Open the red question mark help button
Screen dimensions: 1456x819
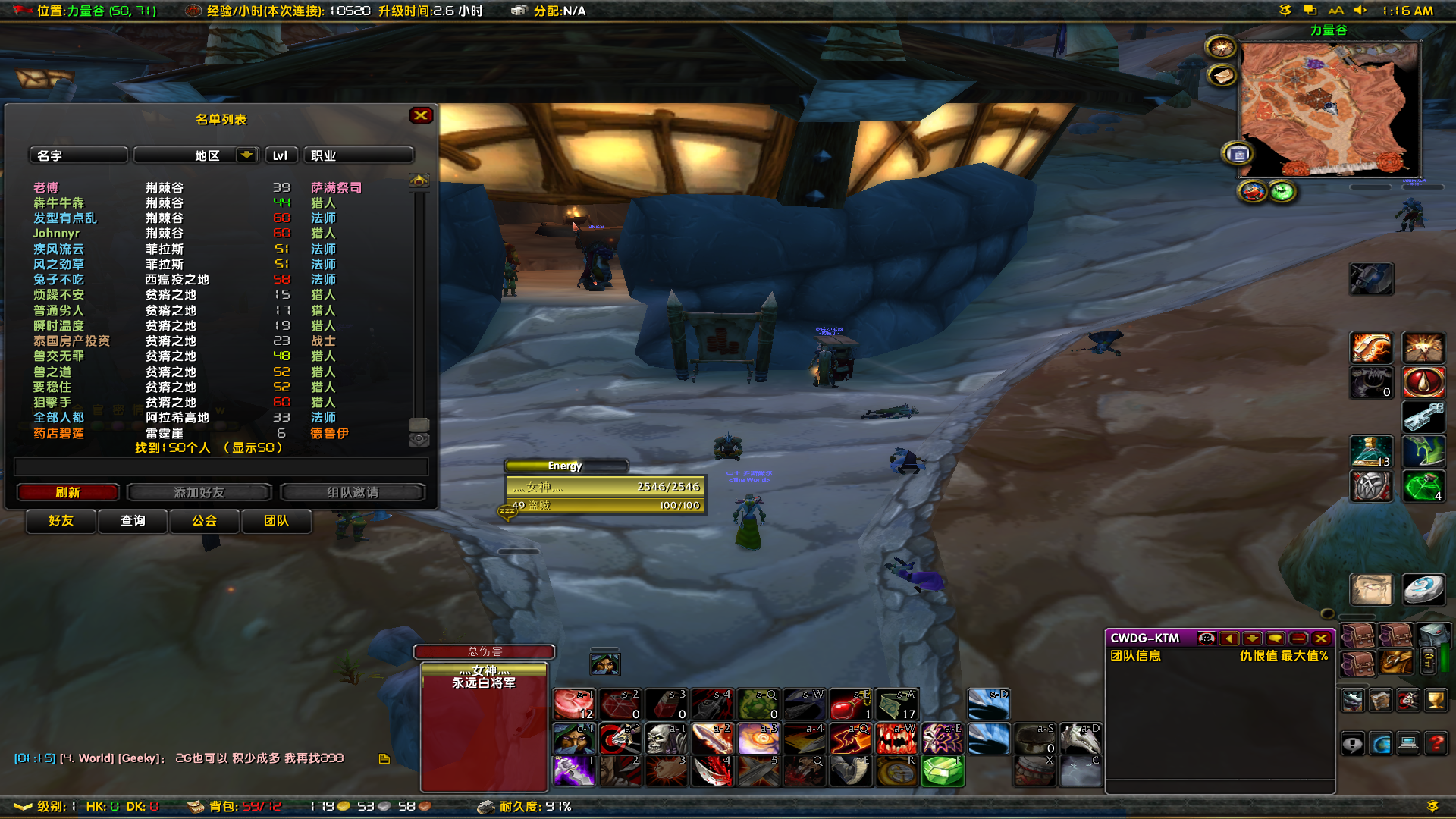click(1436, 744)
